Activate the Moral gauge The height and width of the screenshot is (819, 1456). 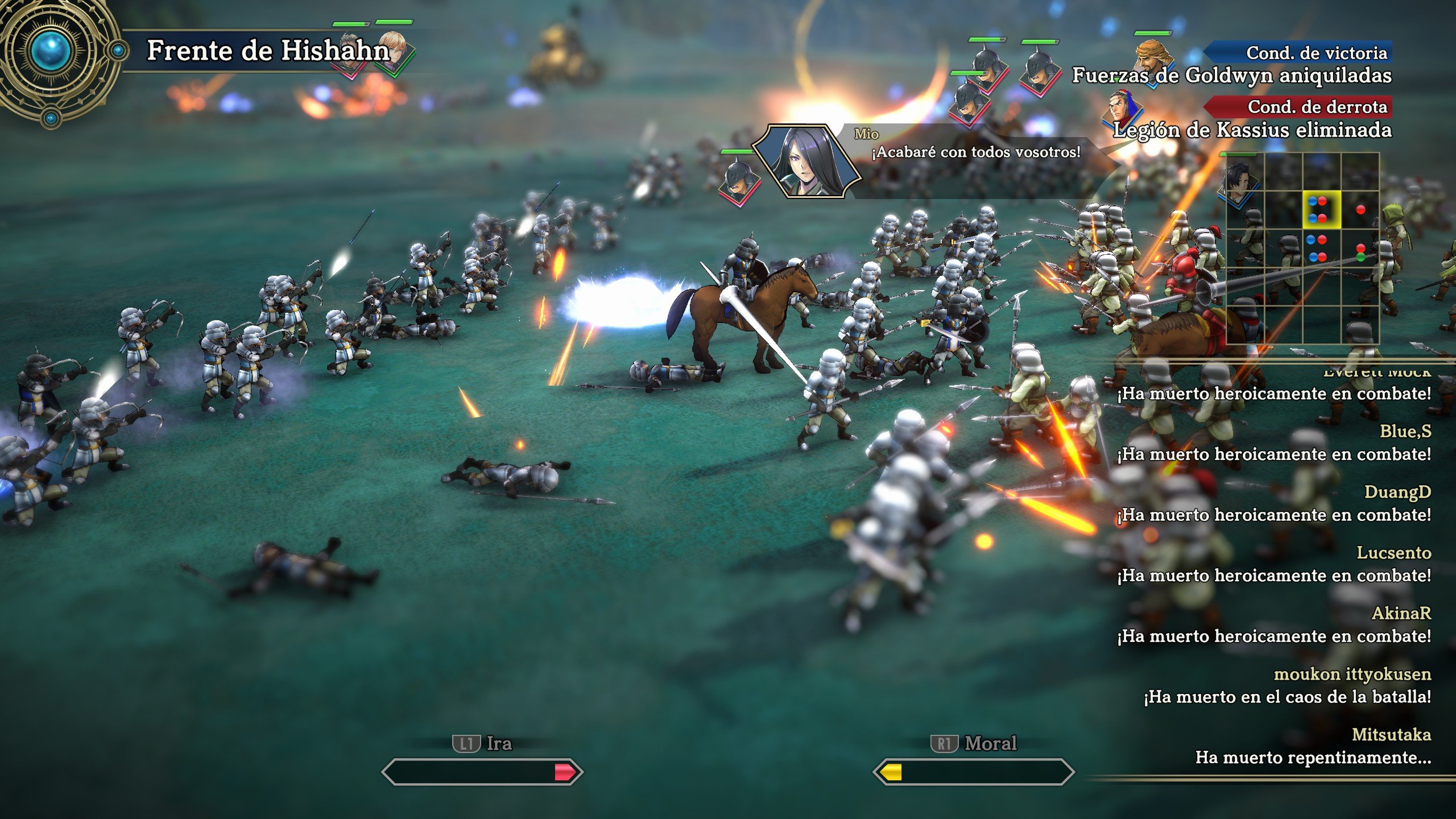[x=973, y=772]
